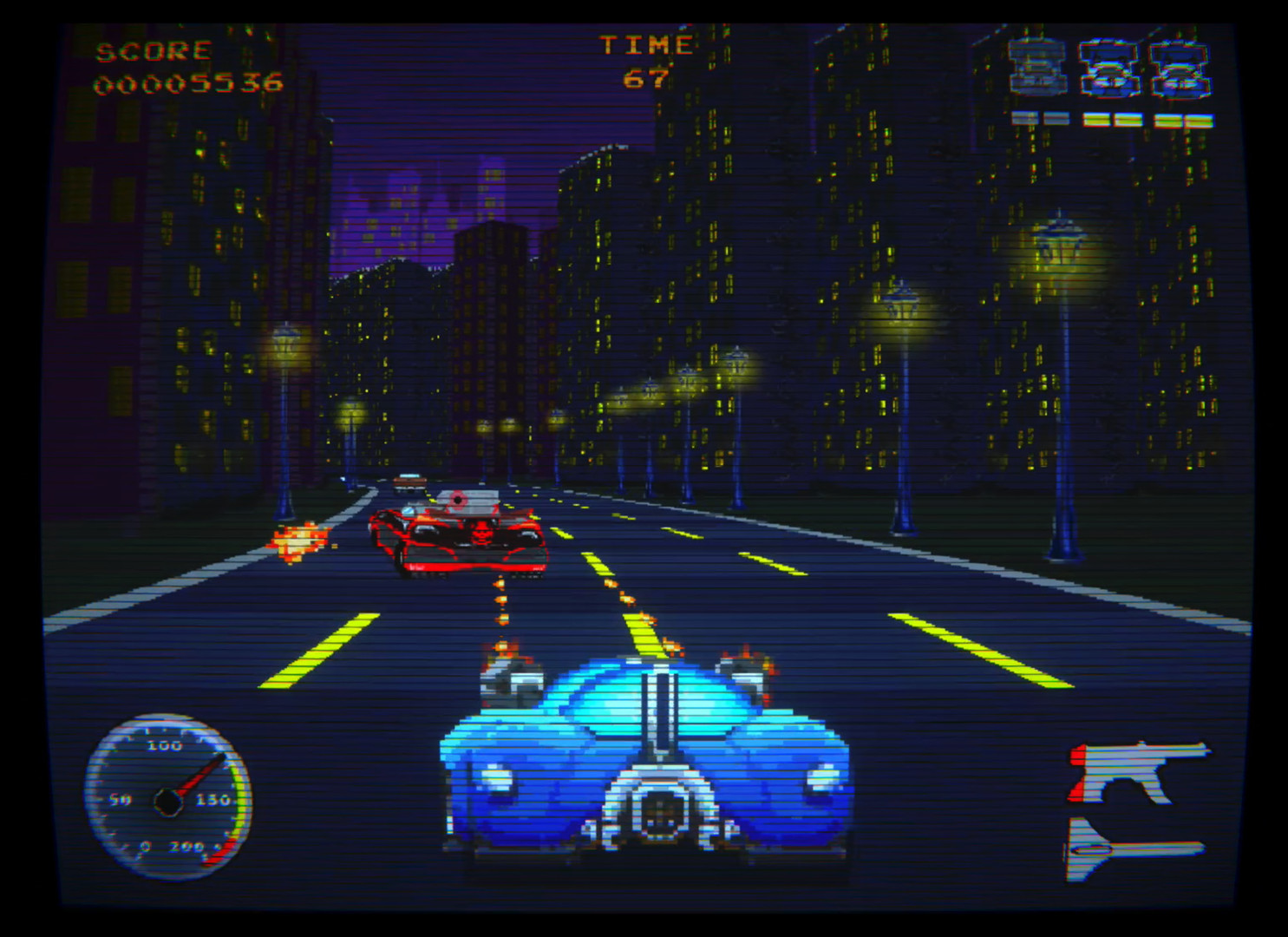The width and height of the screenshot is (1288, 937).
Task: Click the score value 00005536
Action: click(x=188, y=84)
